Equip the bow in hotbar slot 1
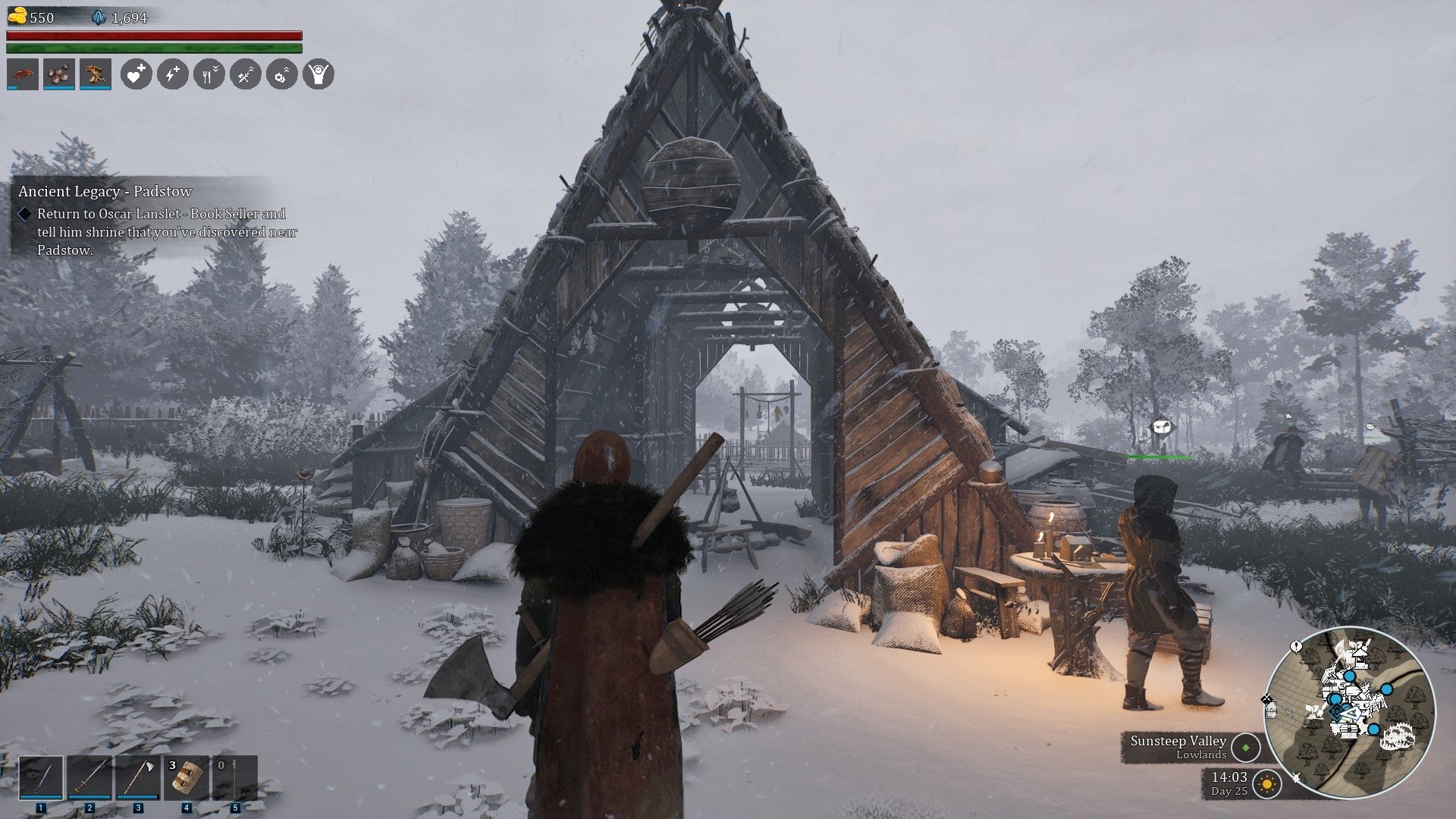The height and width of the screenshot is (819, 1456). click(x=41, y=777)
